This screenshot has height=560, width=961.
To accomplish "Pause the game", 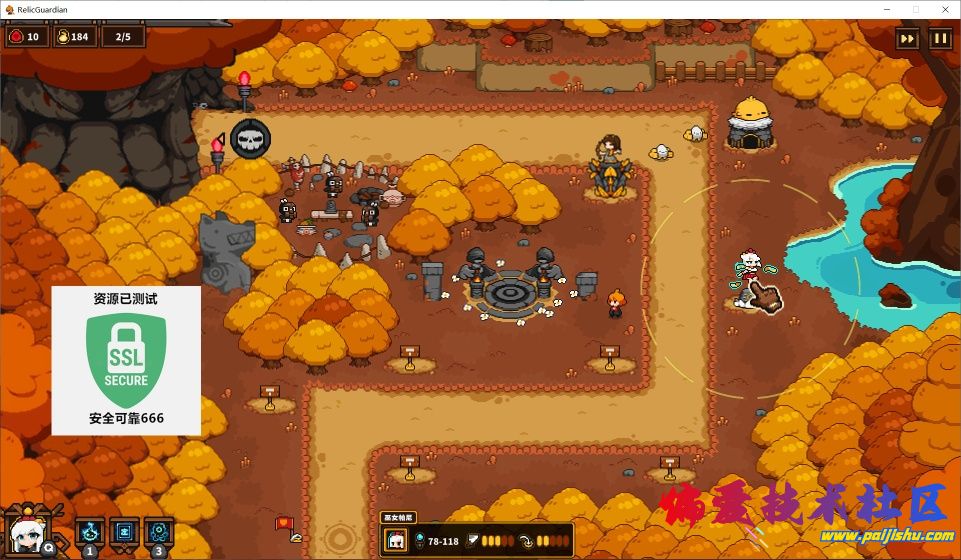I will coord(940,39).
